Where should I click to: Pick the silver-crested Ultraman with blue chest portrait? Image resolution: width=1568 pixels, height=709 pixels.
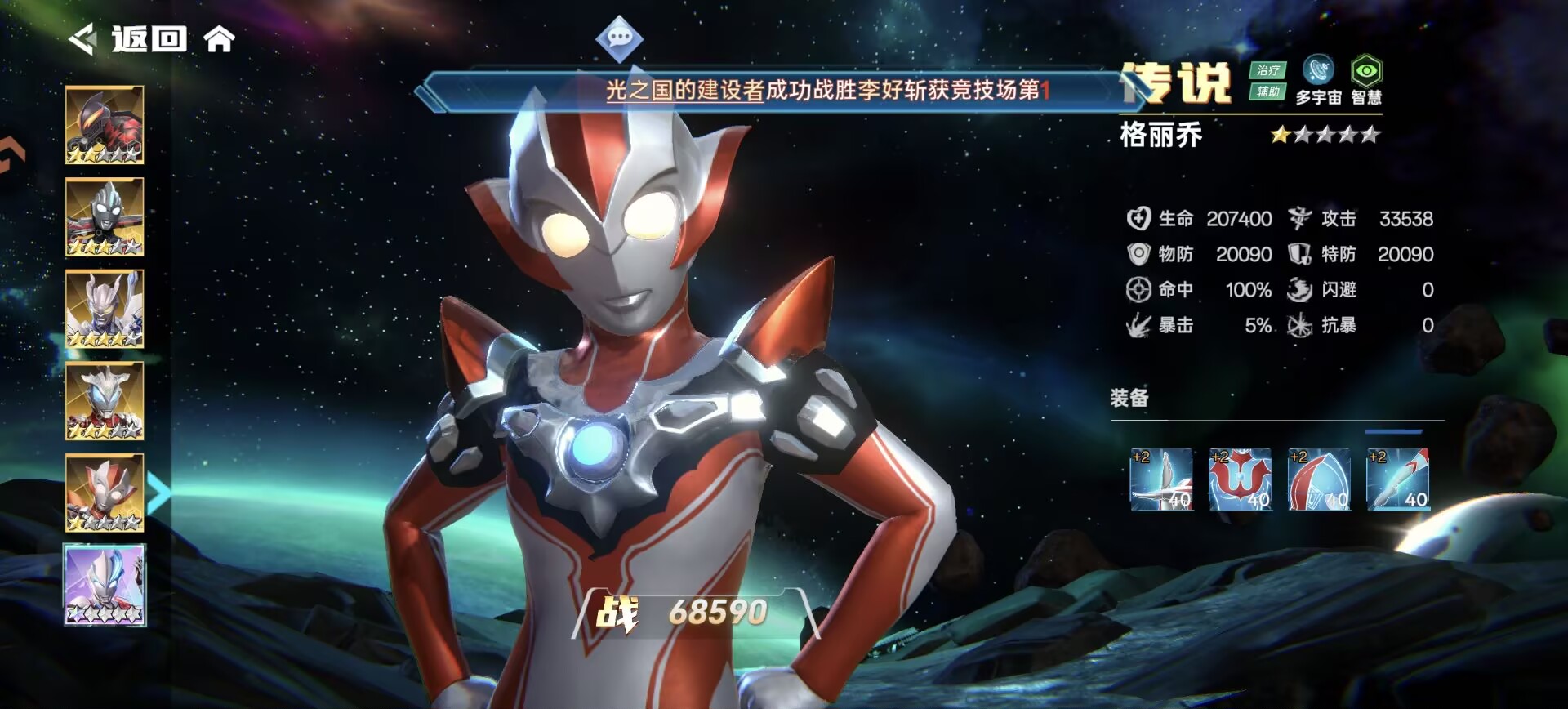point(105,401)
